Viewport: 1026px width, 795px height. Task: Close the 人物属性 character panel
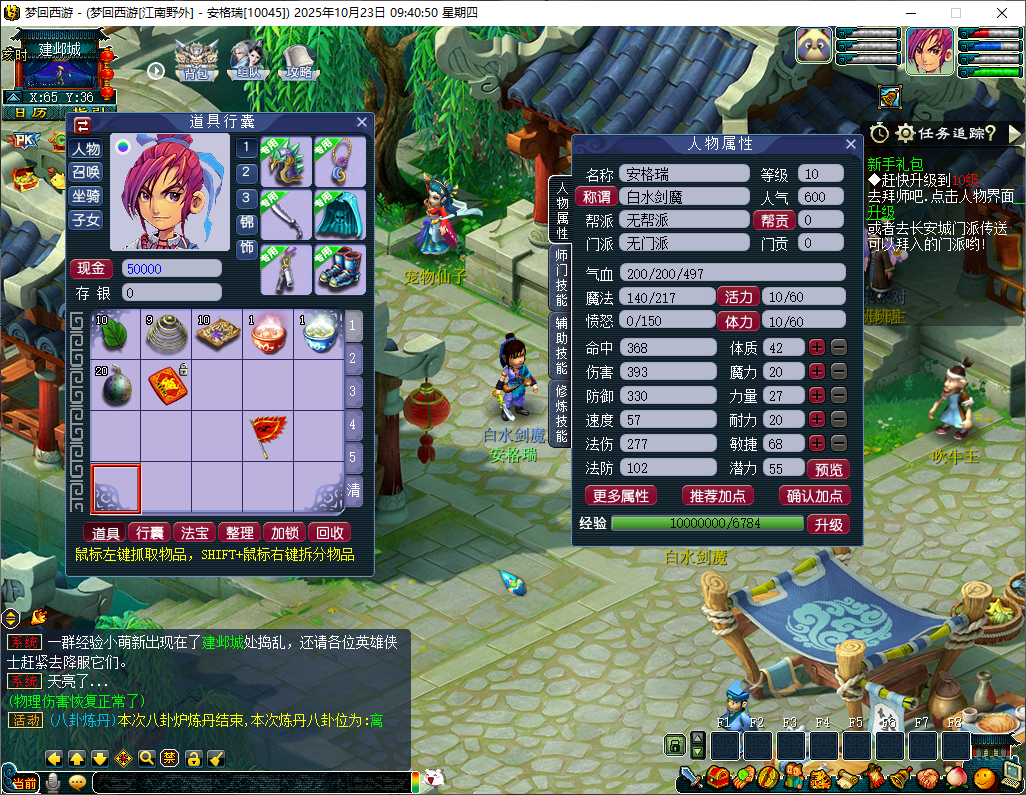(851, 144)
